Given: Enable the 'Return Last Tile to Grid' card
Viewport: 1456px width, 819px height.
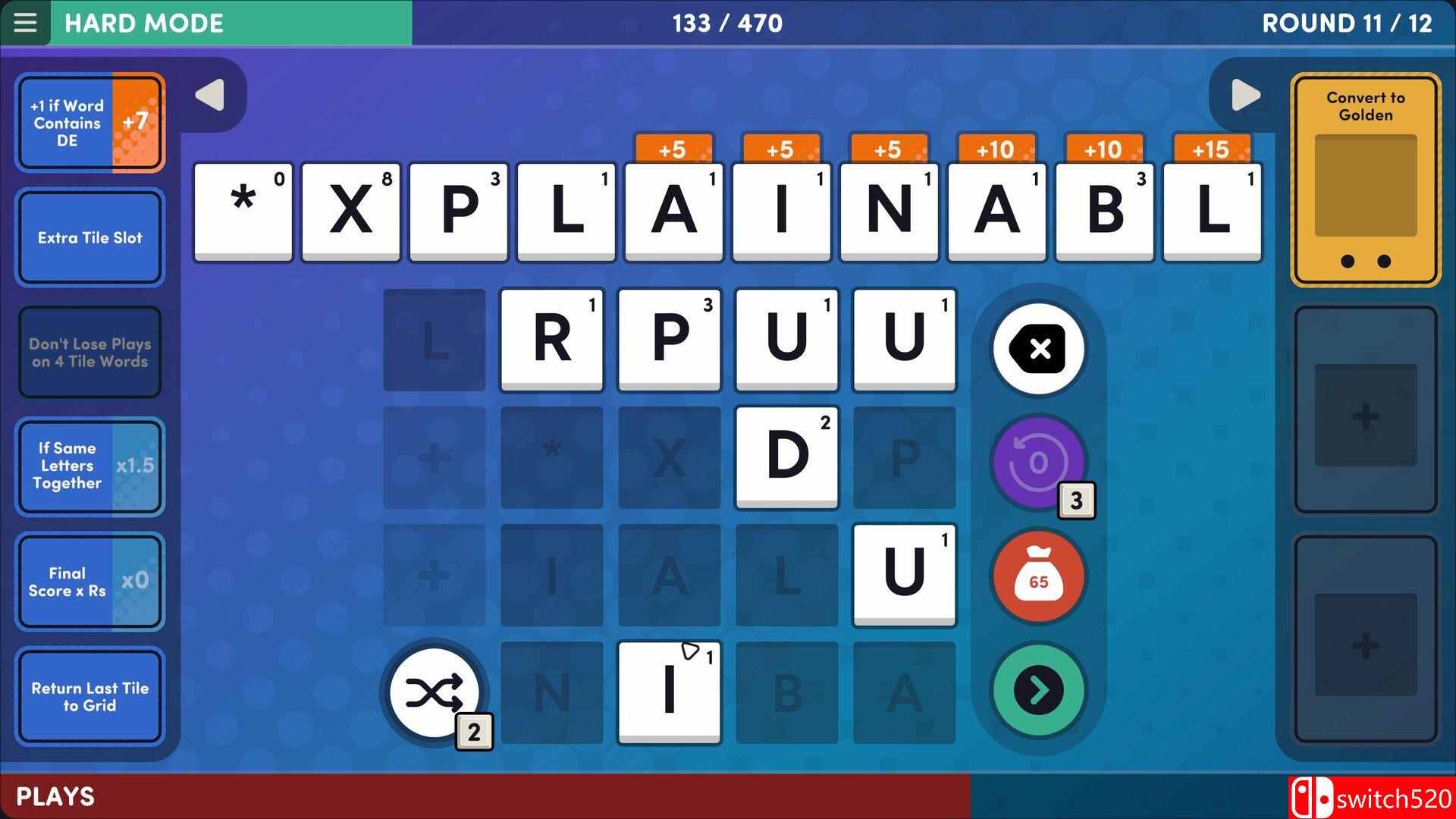Looking at the screenshot, I should (x=89, y=696).
